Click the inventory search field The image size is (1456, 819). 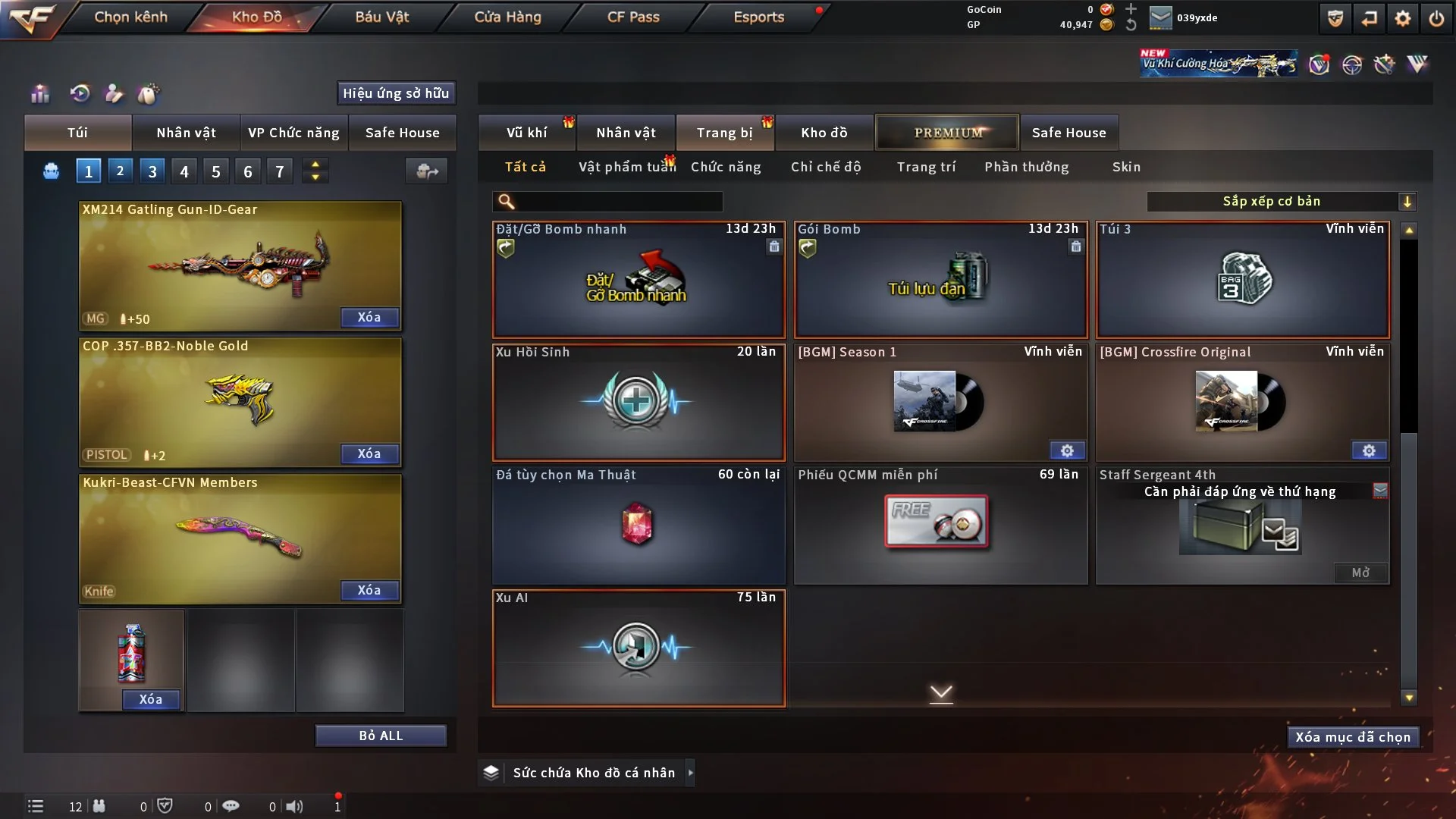618,201
